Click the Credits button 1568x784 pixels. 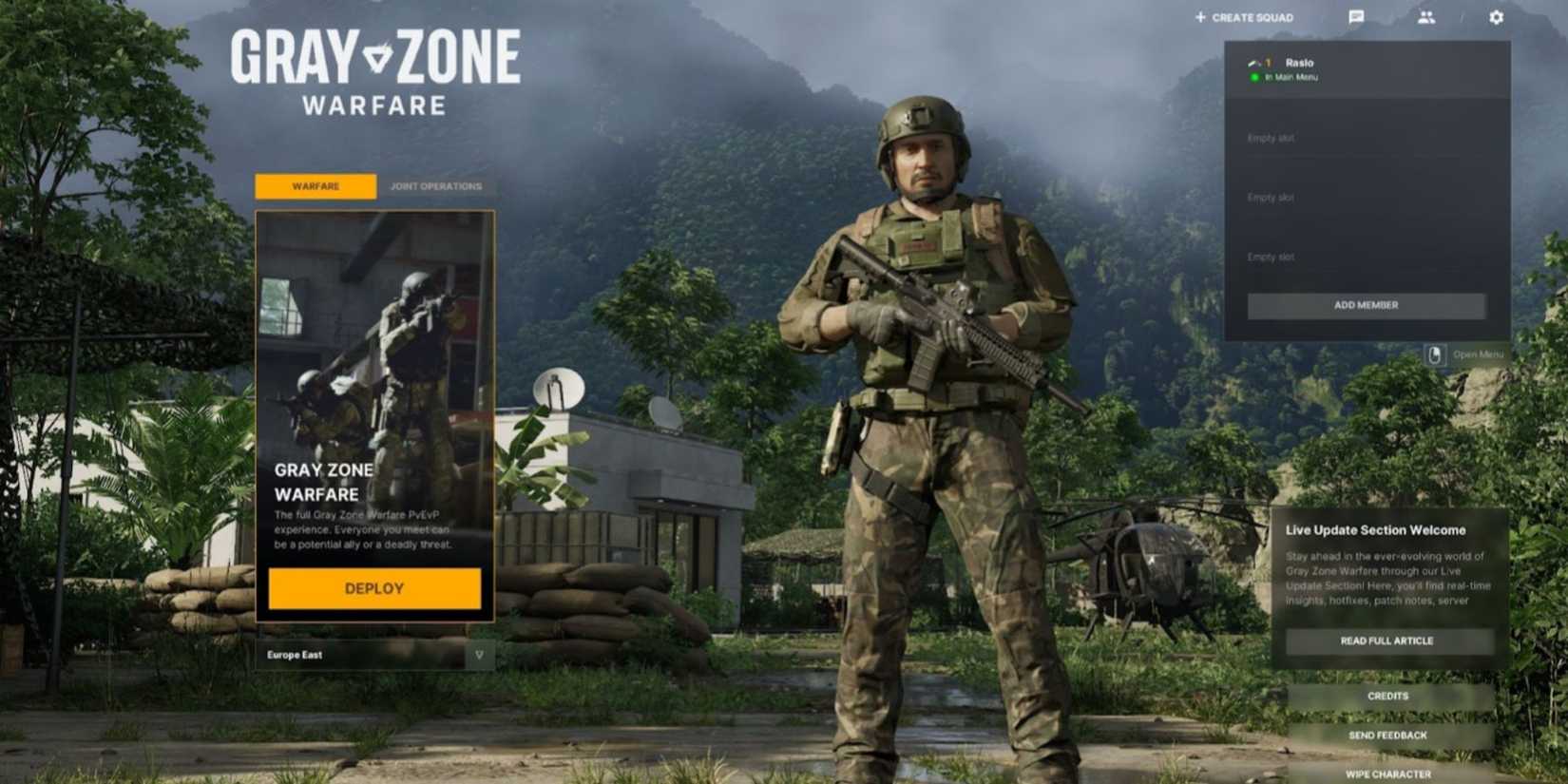[x=1389, y=696]
